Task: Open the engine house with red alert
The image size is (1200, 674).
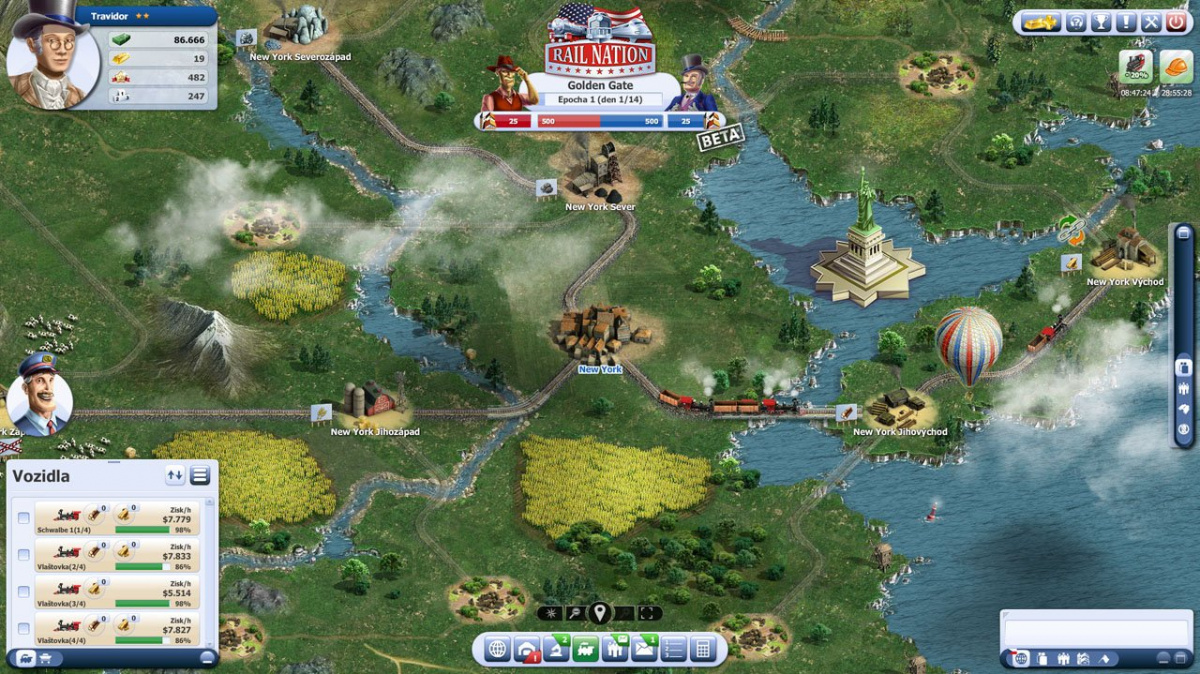Action: pos(527,649)
